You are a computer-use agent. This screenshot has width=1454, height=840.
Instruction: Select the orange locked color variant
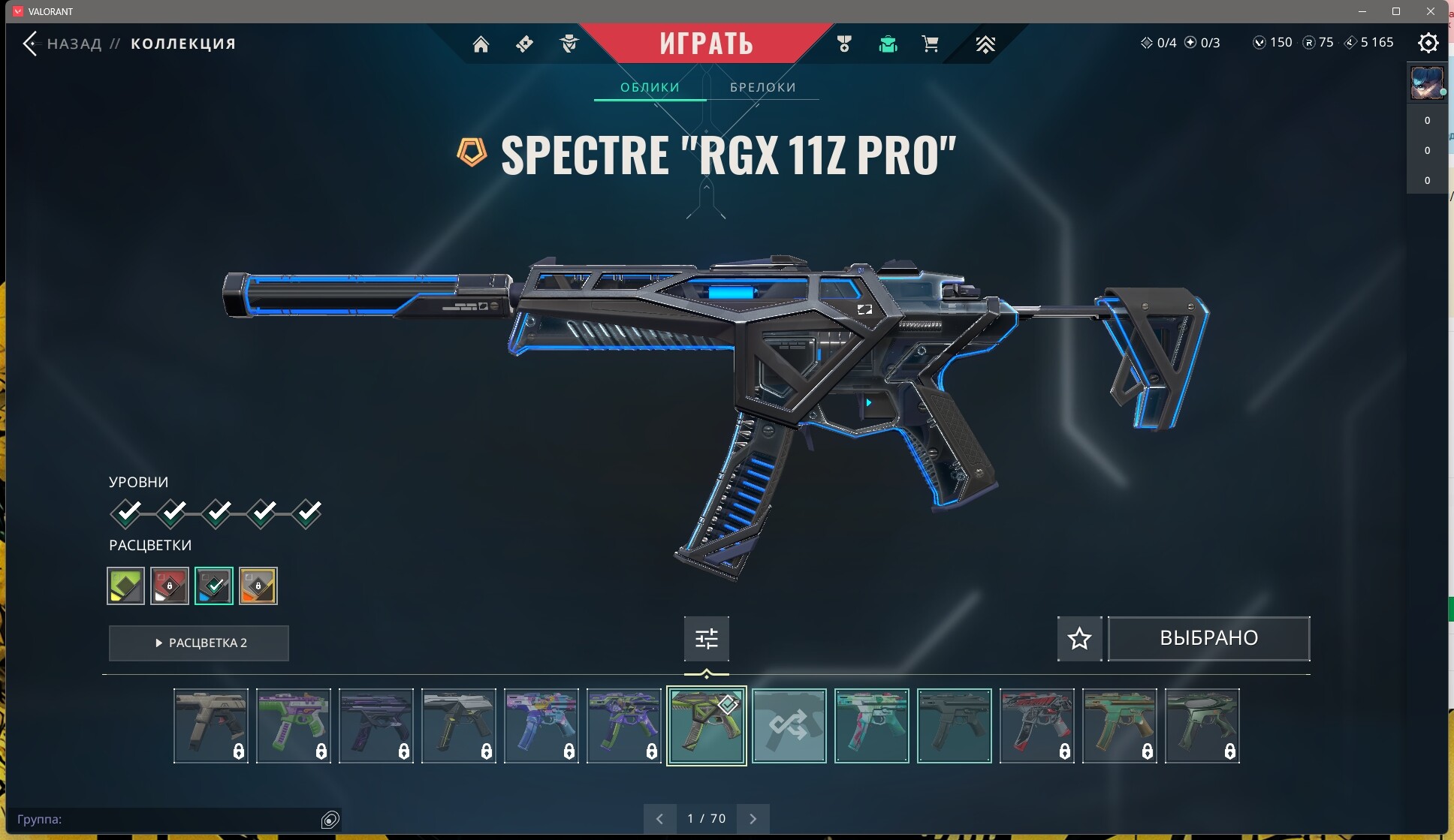(258, 586)
